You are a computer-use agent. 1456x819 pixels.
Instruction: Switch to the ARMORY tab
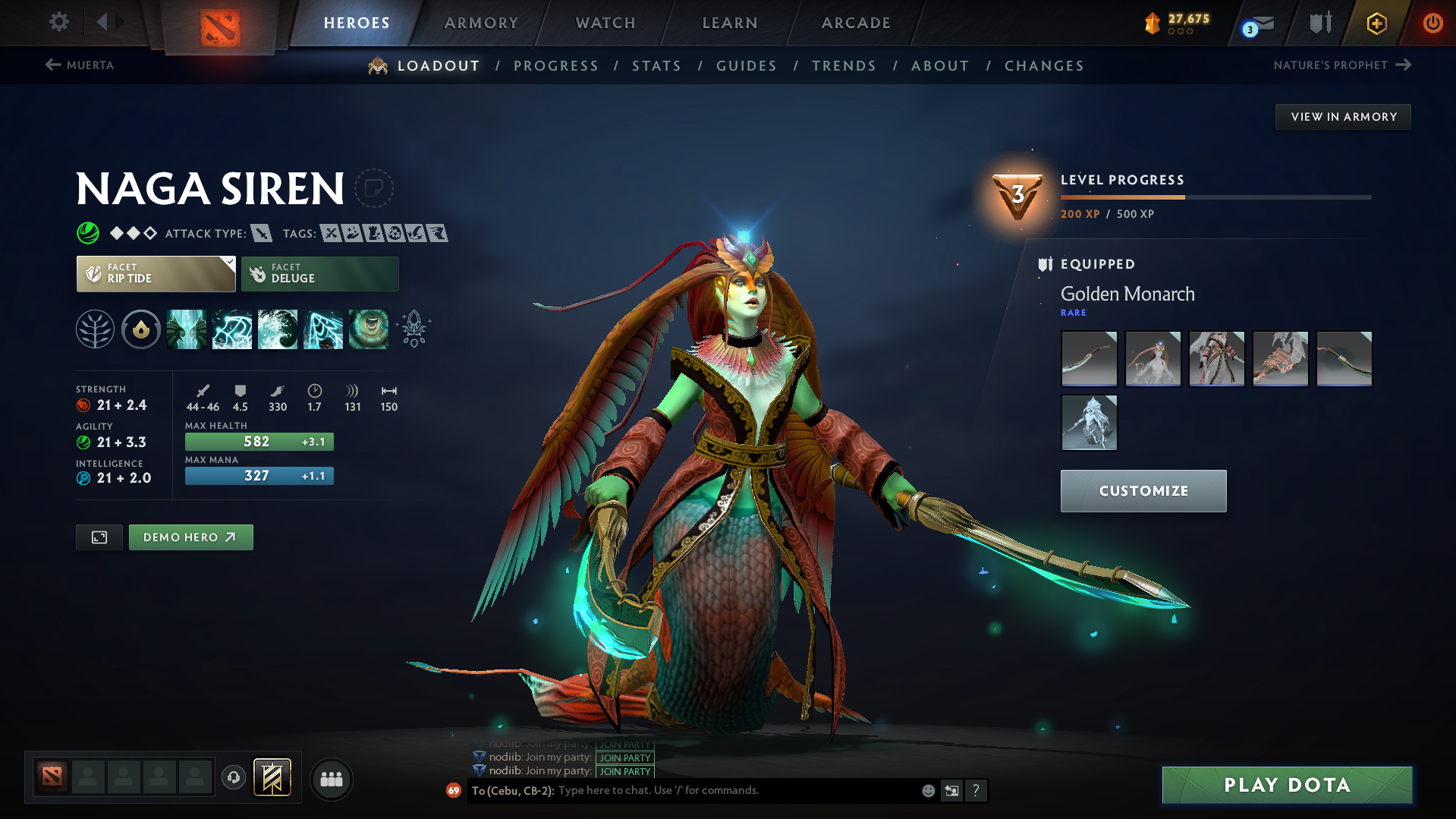click(x=481, y=23)
